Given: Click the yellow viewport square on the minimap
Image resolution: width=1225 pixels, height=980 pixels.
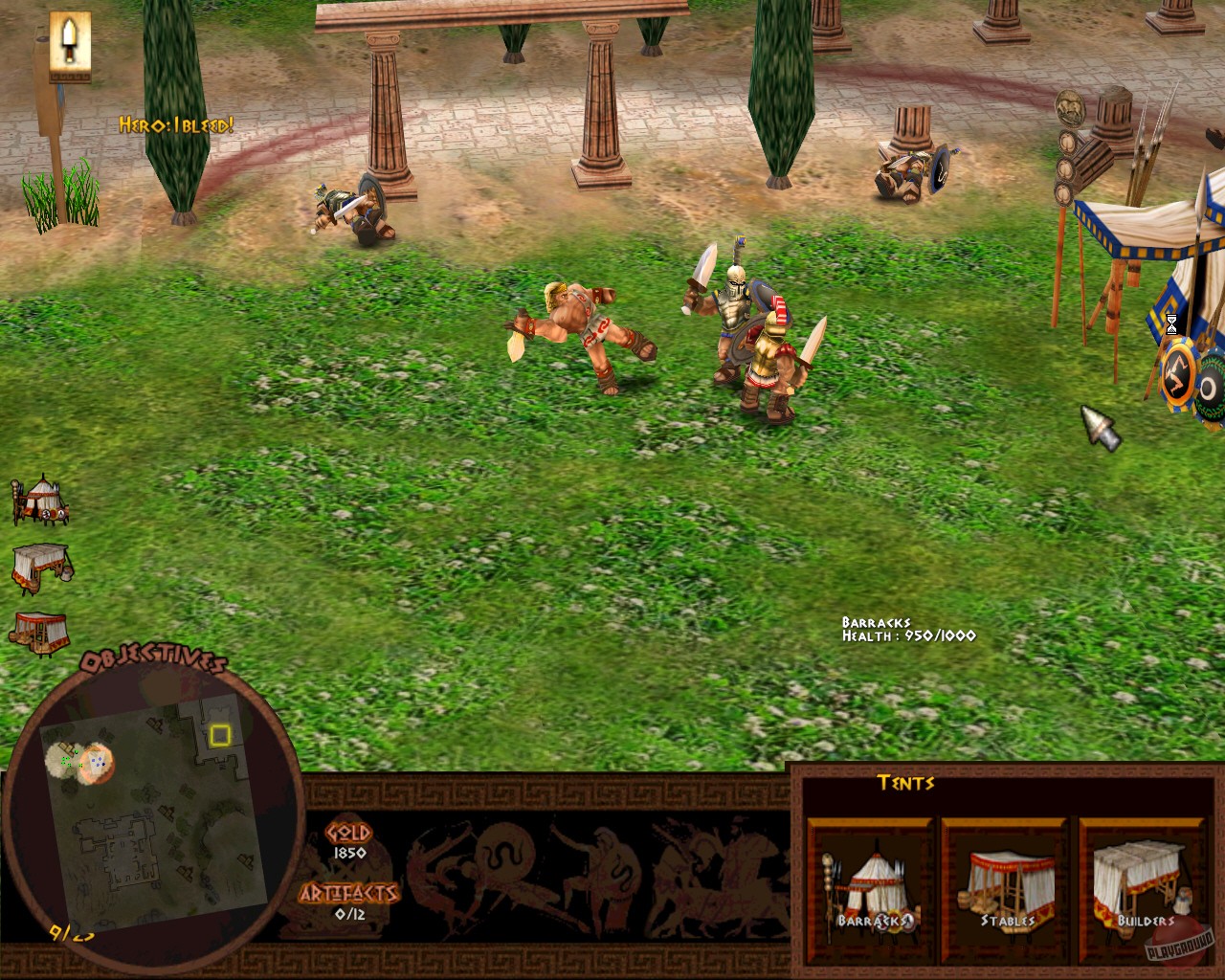Looking at the screenshot, I should 222,735.
